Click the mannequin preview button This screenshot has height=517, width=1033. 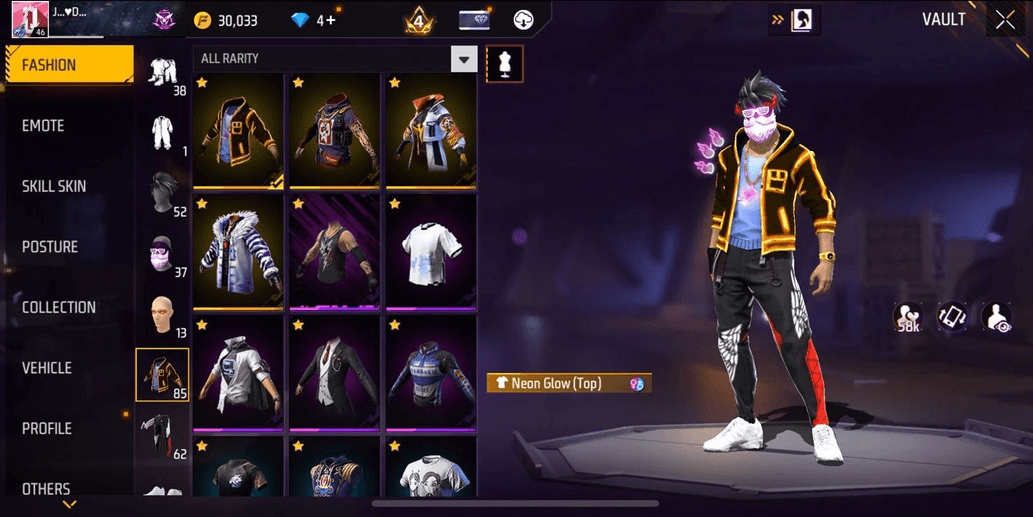tap(504, 63)
